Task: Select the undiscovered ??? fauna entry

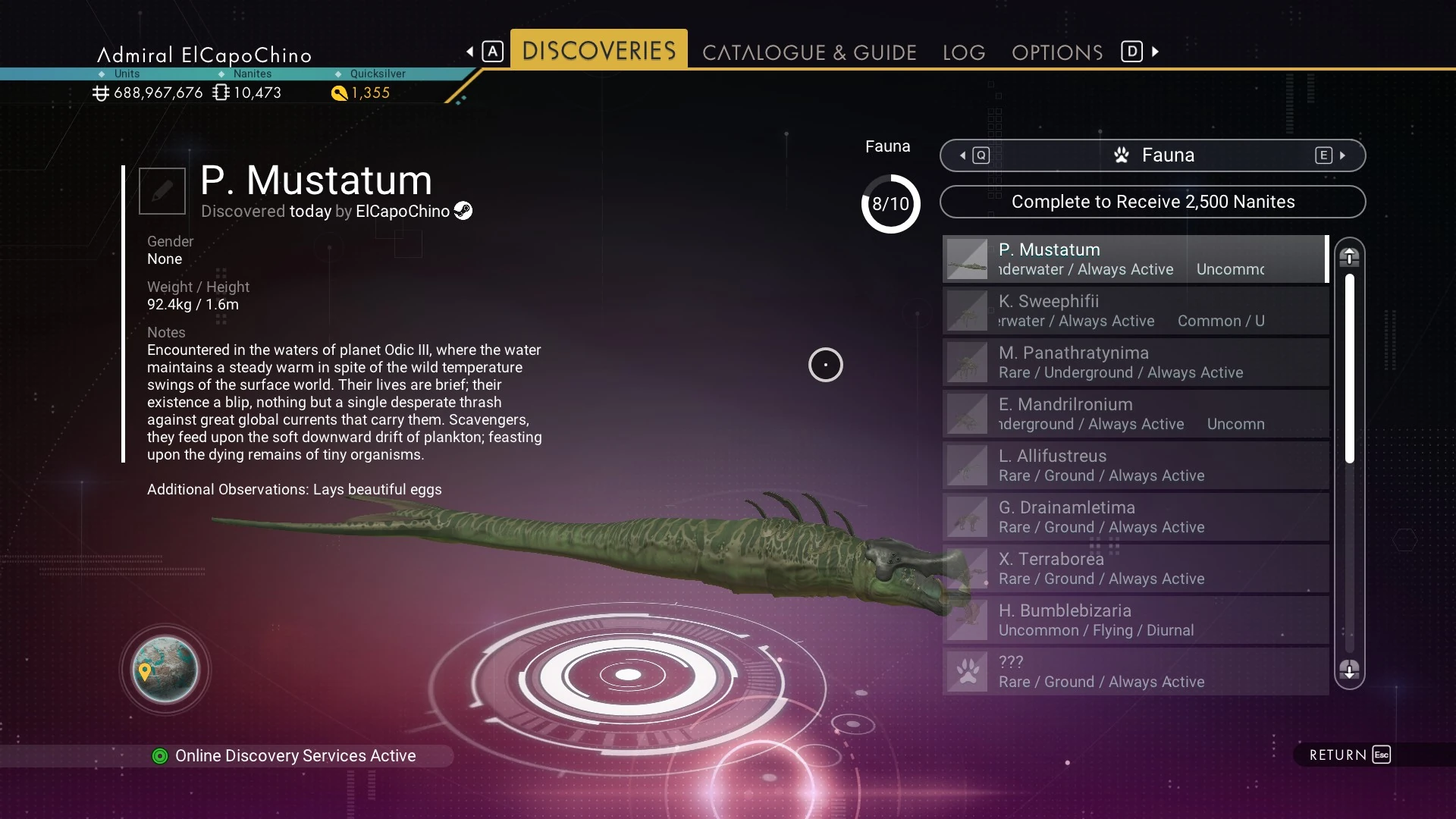Action: click(x=1135, y=671)
